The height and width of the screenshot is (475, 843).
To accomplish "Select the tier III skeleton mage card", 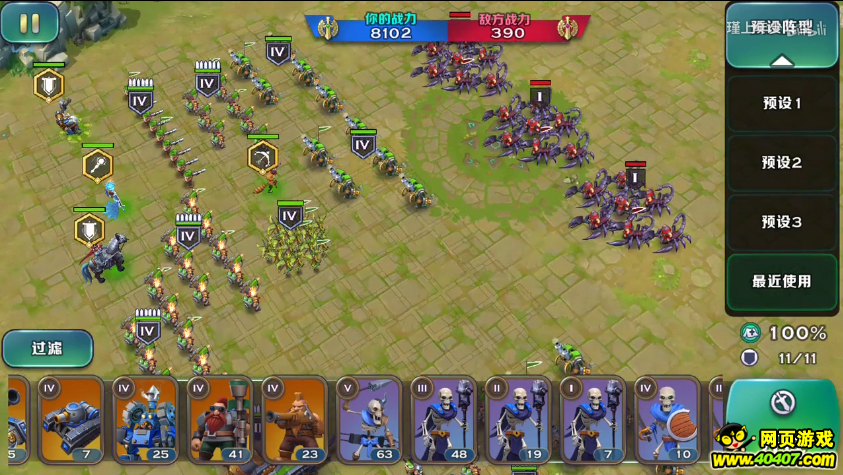I will point(443,420).
